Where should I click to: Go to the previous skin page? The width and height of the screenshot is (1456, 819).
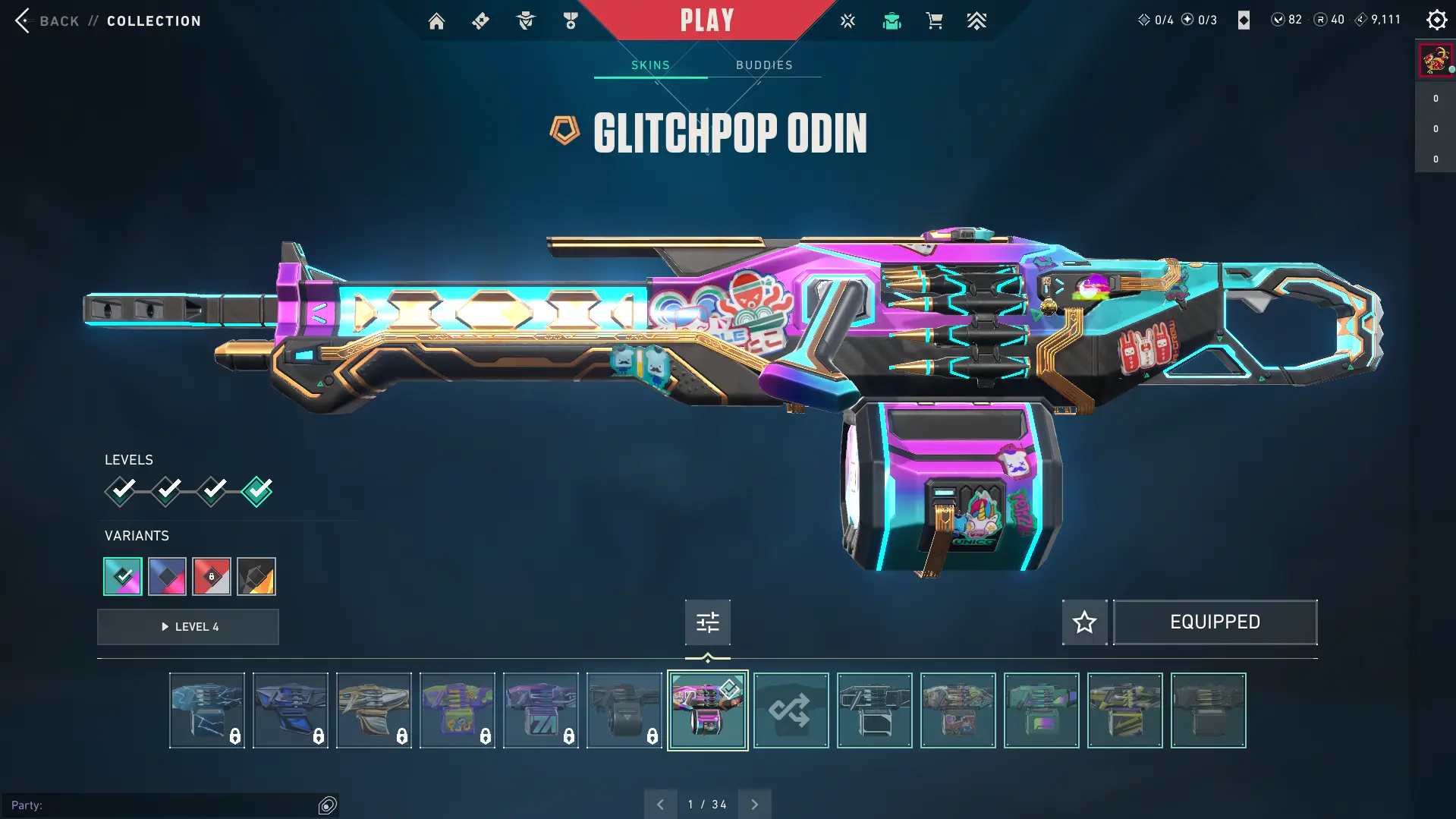(660, 805)
